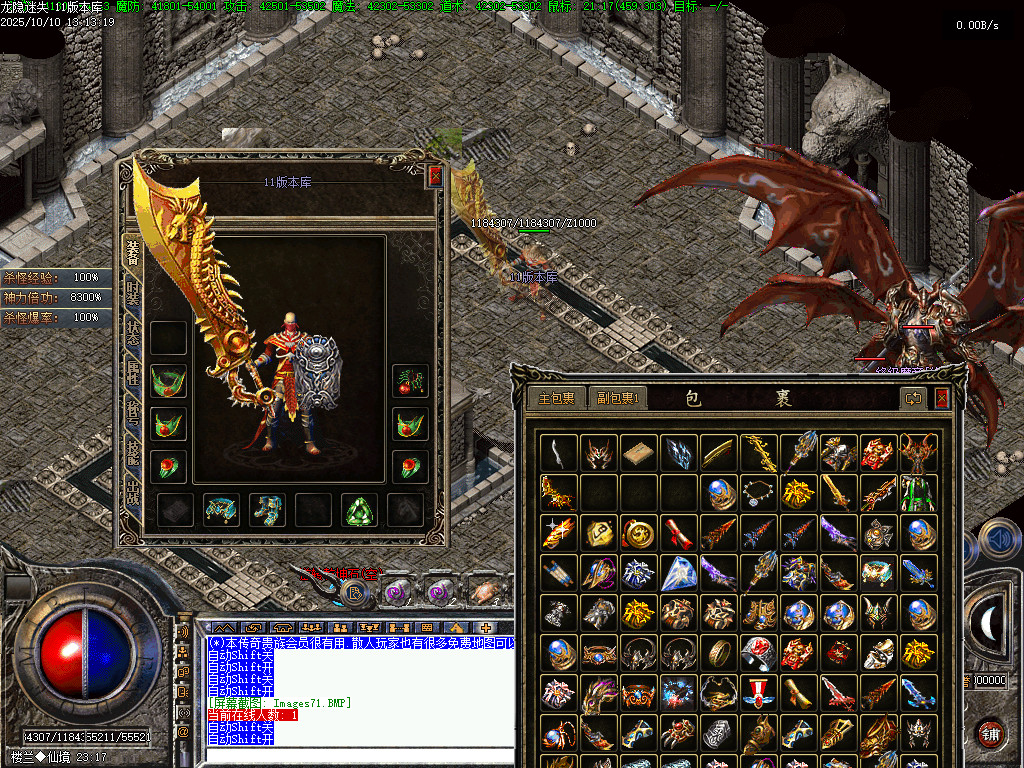This screenshot has width=1024, height=768.
Task: Open the 时装 fashion tab
Action: pos(133,292)
